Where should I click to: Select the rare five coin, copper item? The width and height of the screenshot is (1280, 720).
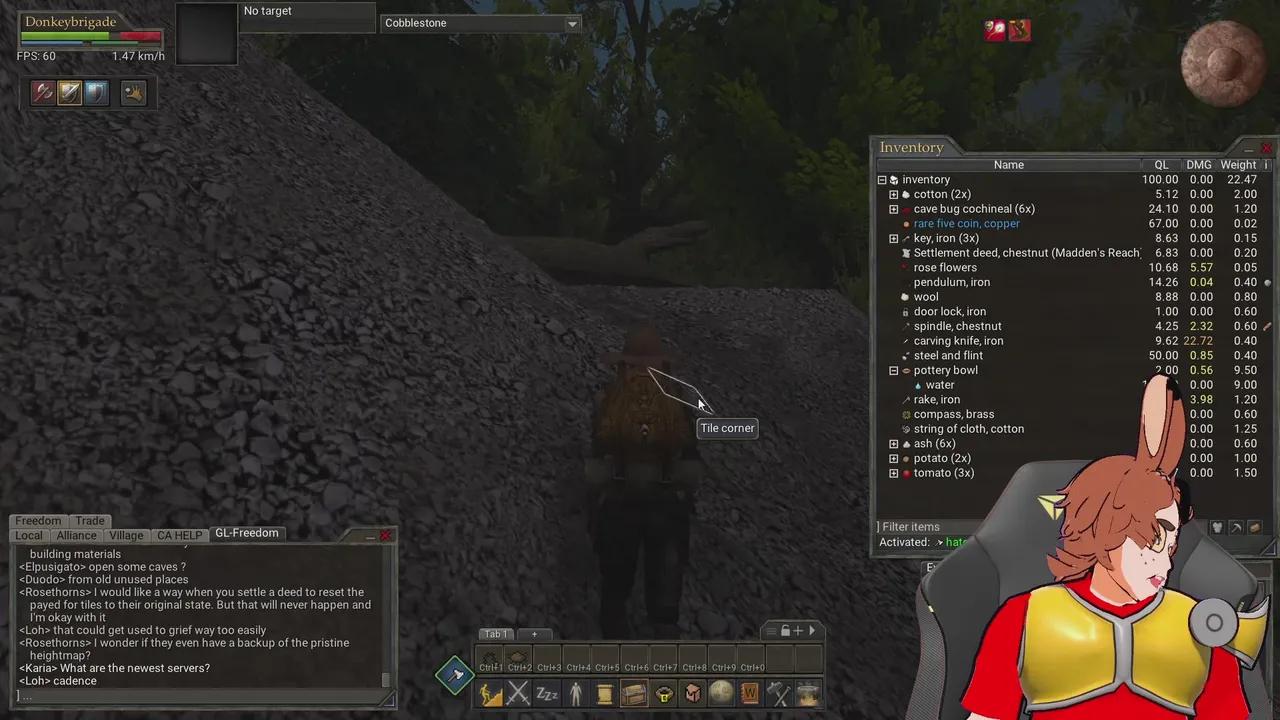966,223
